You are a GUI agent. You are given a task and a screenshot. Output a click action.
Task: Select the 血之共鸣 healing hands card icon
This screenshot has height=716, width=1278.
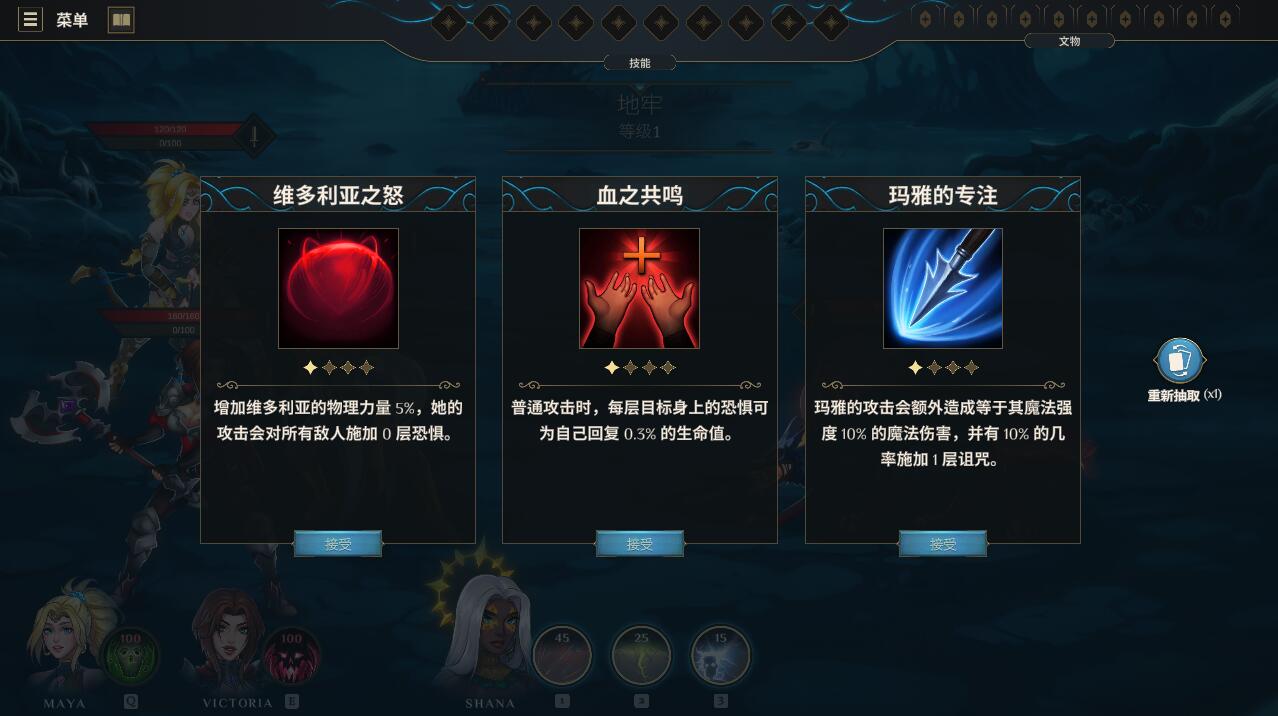tap(640, 288)
